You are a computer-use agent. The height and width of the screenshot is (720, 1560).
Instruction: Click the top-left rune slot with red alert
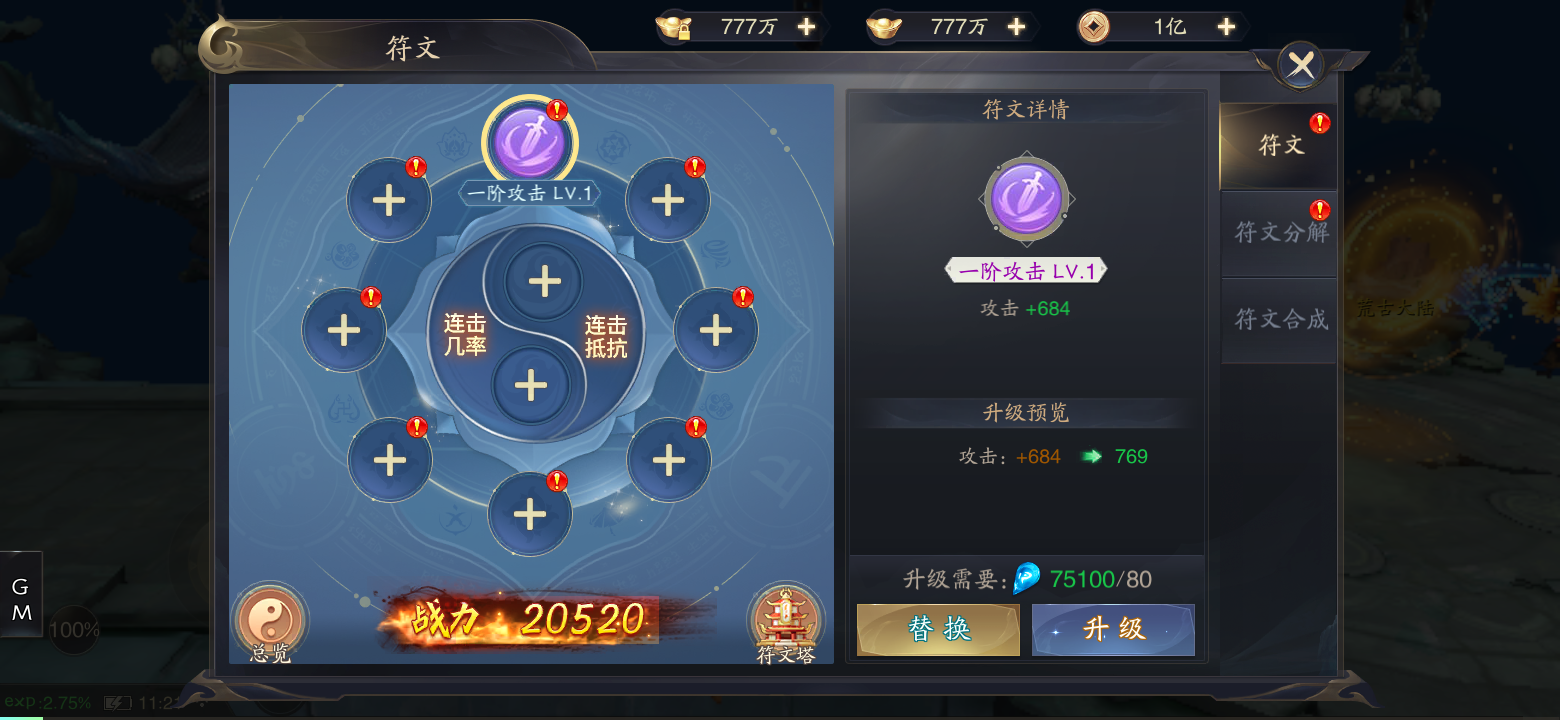(389, 199)
